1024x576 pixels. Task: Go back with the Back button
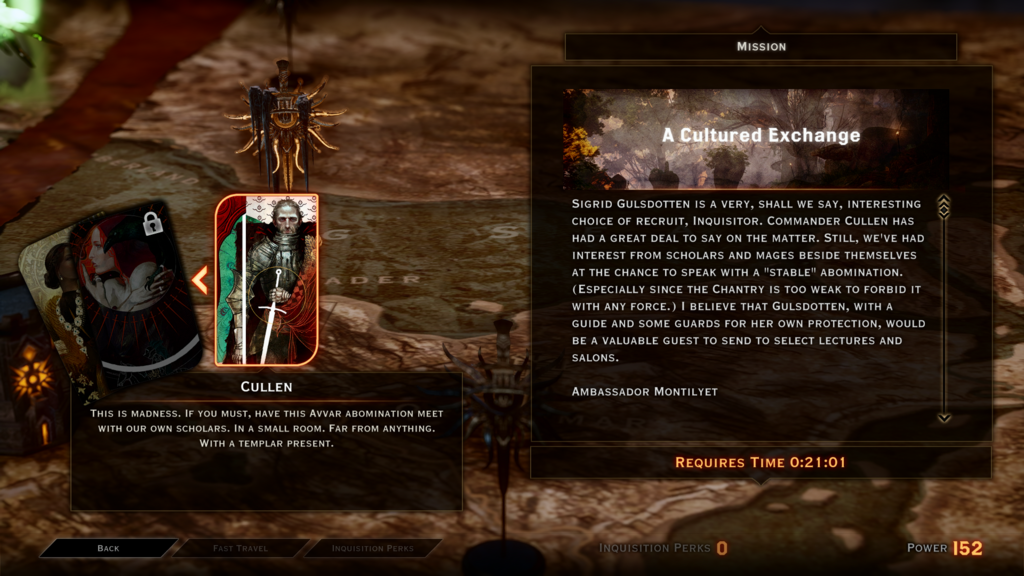[x=108, y=548]
